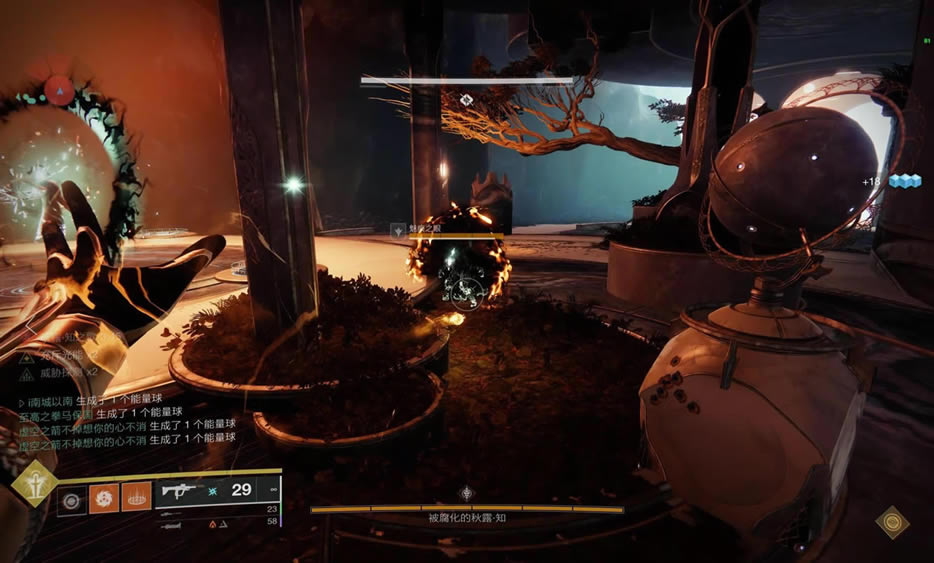
Task: Select the equipped primary weapon icon
Action: tap(181, 491)
